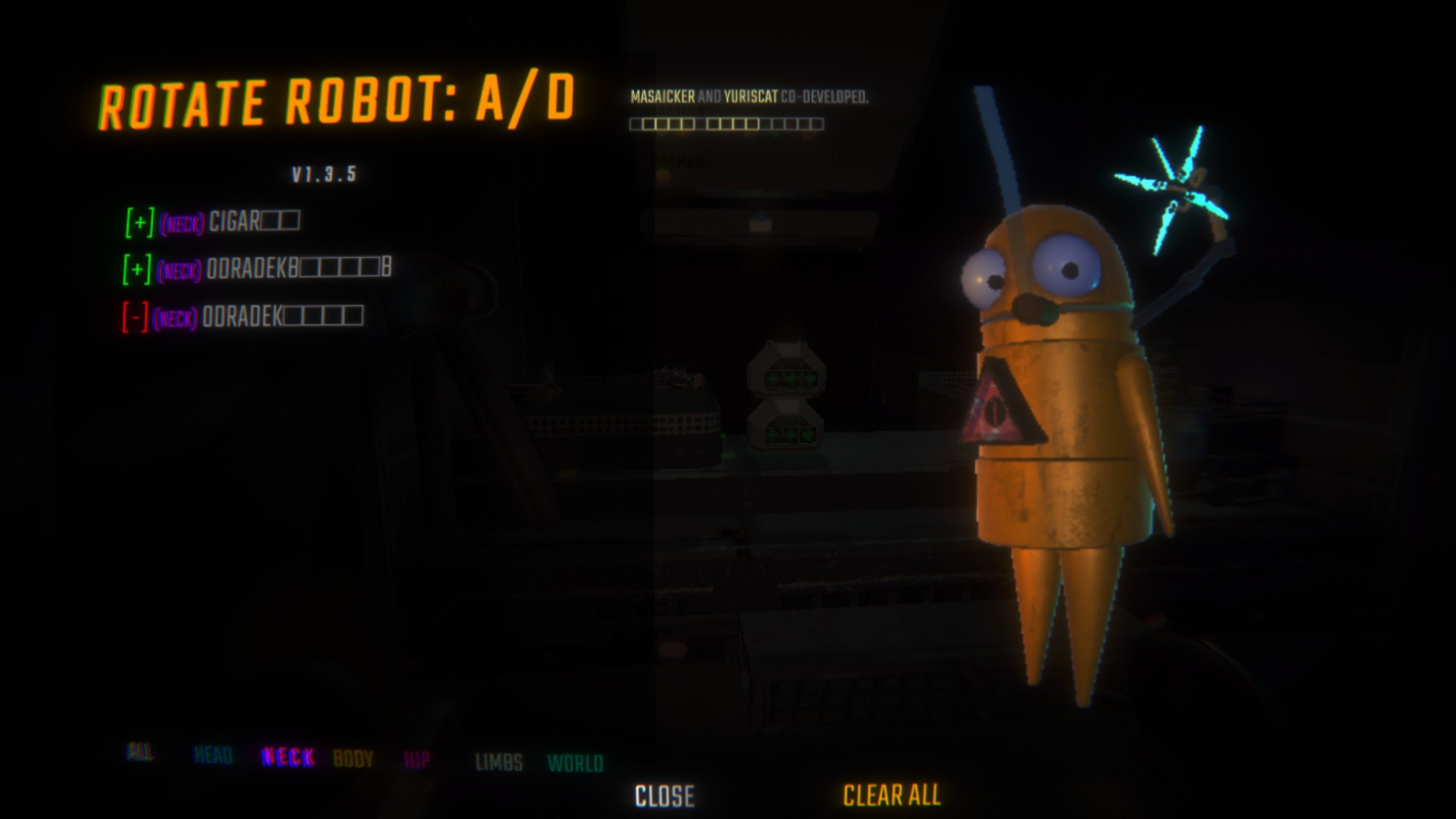Close the cosmetics menu

tap(664, 796)
